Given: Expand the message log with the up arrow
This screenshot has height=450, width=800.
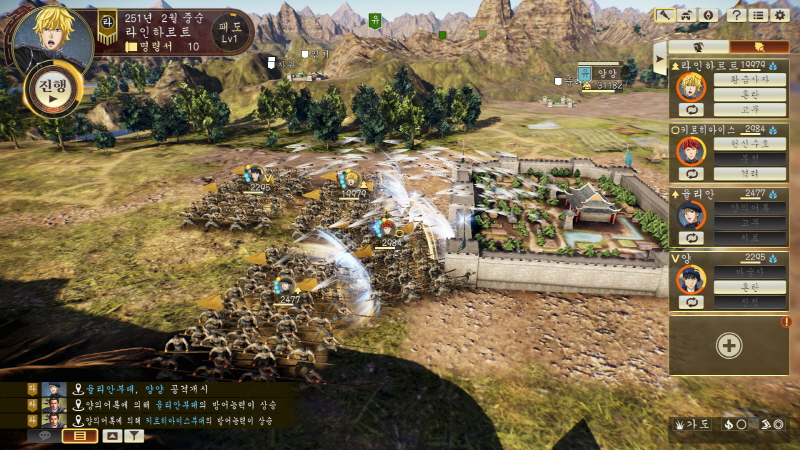Looking at the screenshot, I should pos(112,436).
